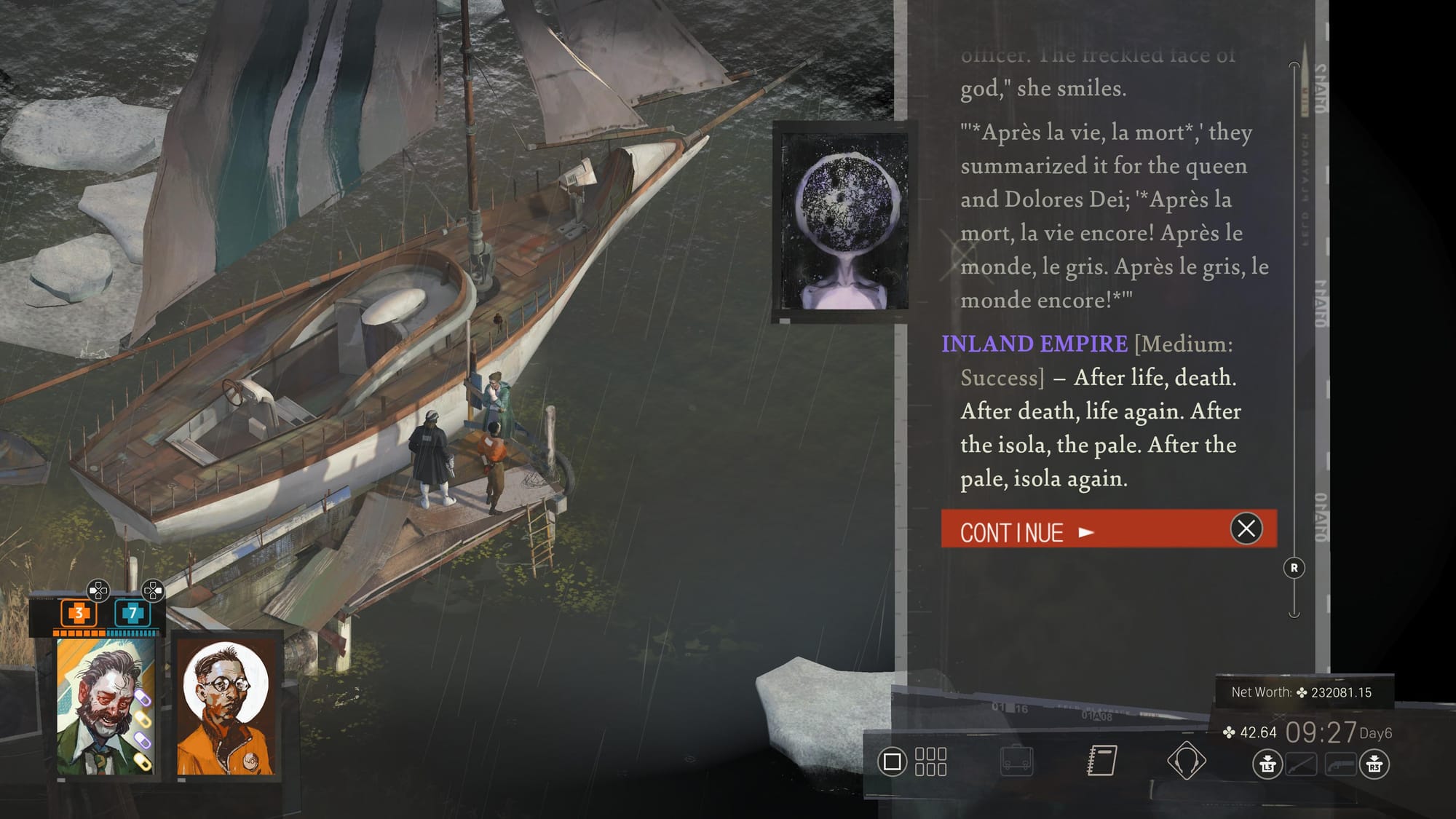Open the character sheet grid icon

coord(930,761)
